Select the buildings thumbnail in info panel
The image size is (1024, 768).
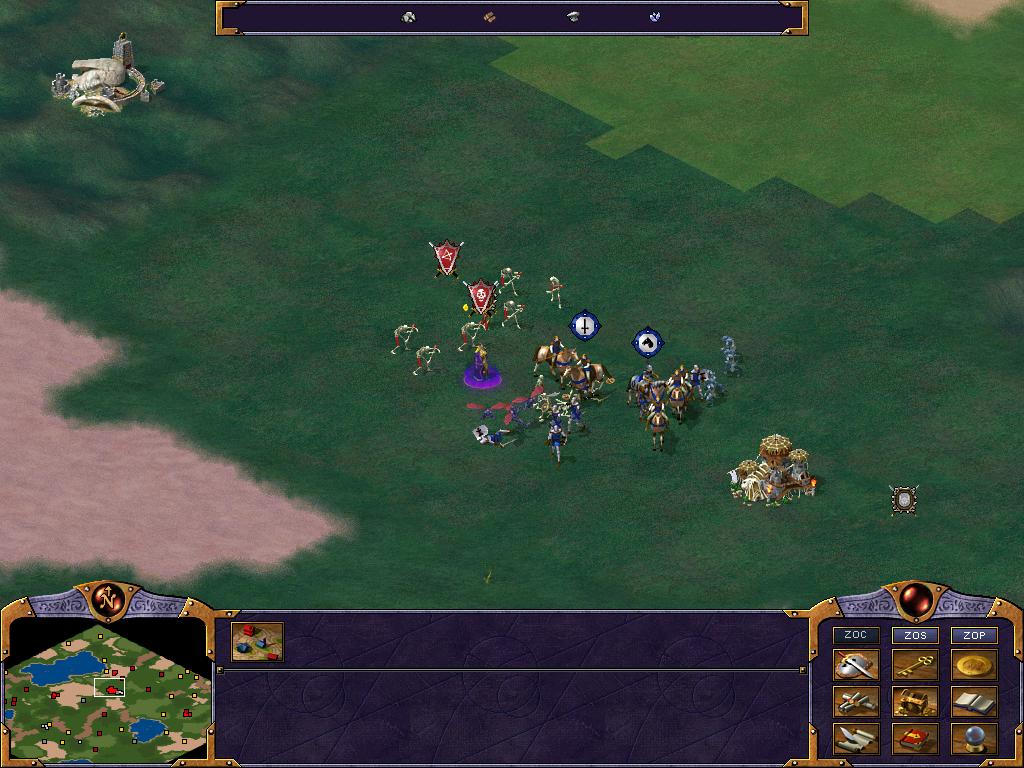tap(257, 642)
